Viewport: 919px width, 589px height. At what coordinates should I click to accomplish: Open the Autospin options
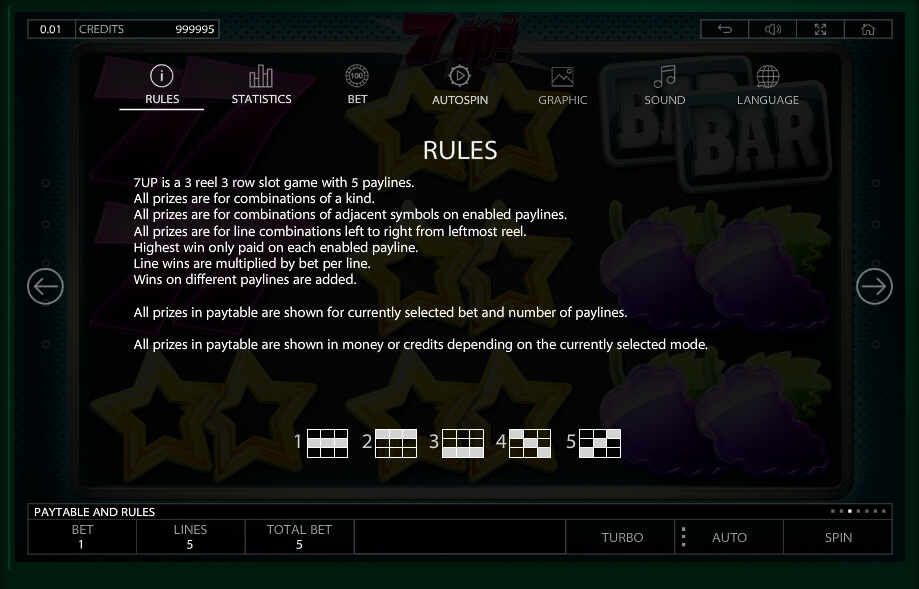[460, 85]
